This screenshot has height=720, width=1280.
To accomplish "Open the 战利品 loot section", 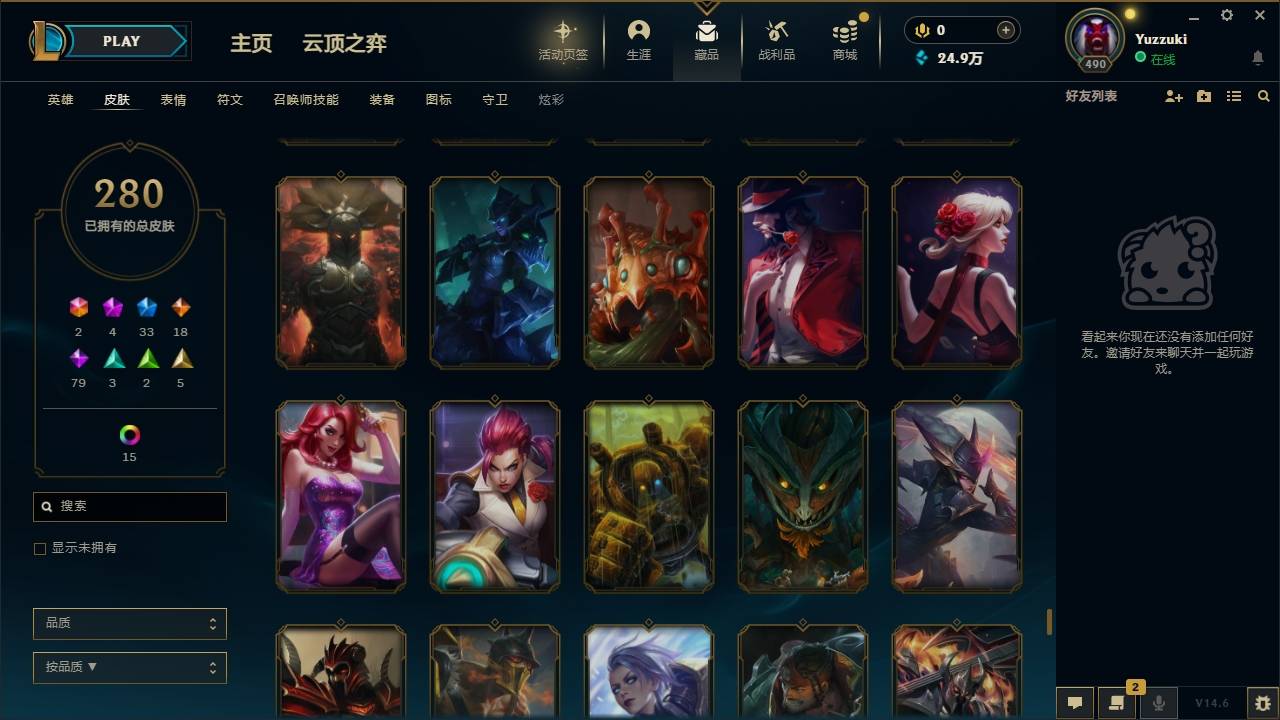I will 776,40.
